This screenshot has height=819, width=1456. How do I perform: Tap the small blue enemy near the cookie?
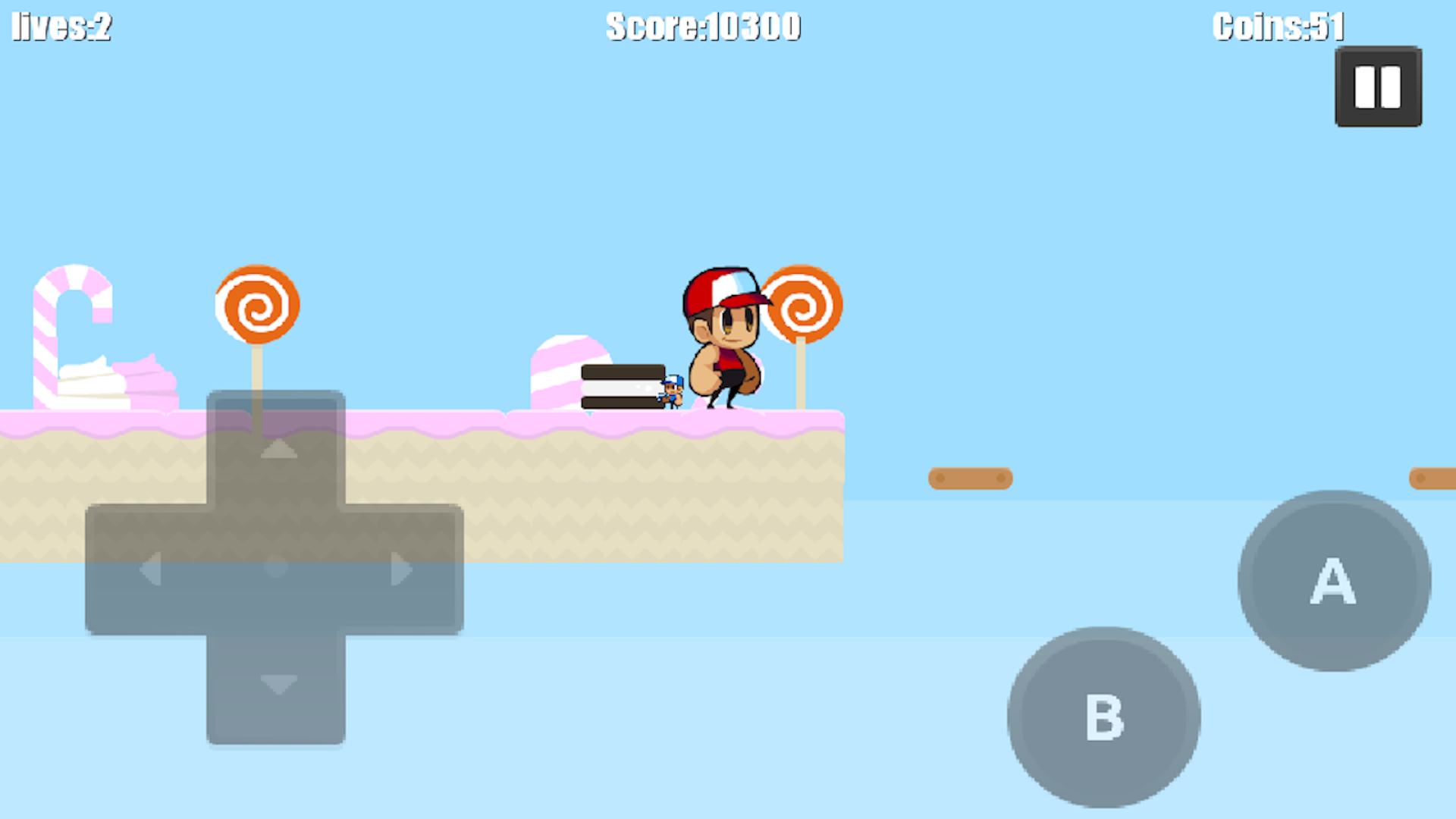pos(671,391)
